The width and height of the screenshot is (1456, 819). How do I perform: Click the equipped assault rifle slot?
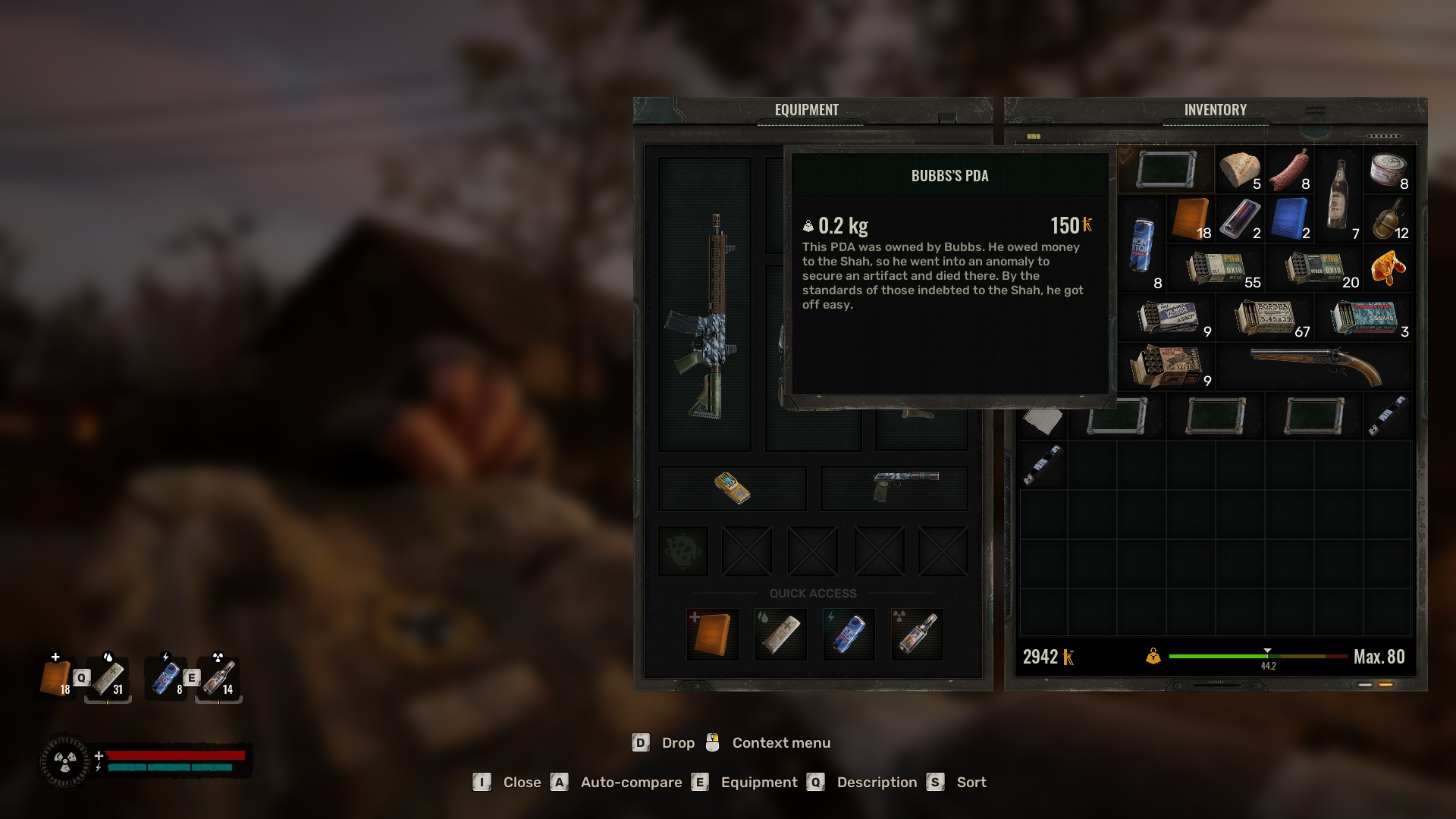click(x=704, y=305)
